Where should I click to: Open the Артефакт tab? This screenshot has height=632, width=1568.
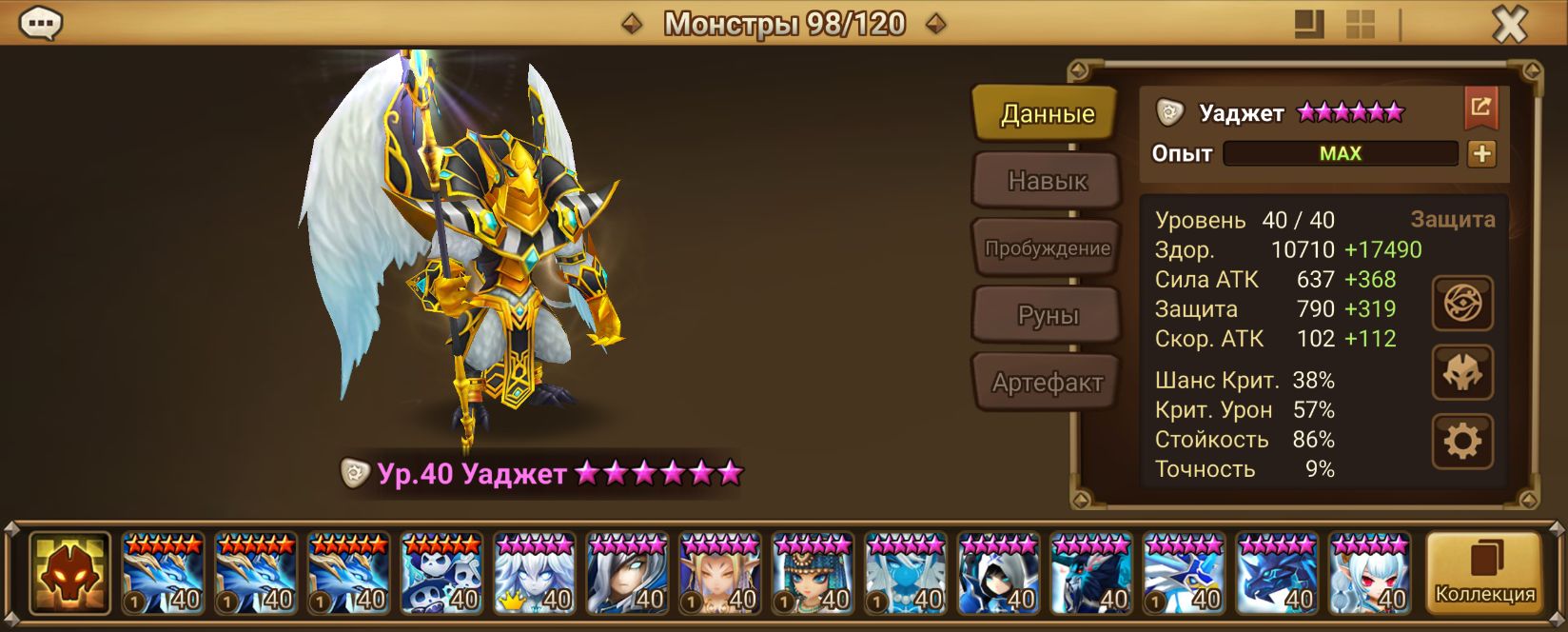[1046, 383]
